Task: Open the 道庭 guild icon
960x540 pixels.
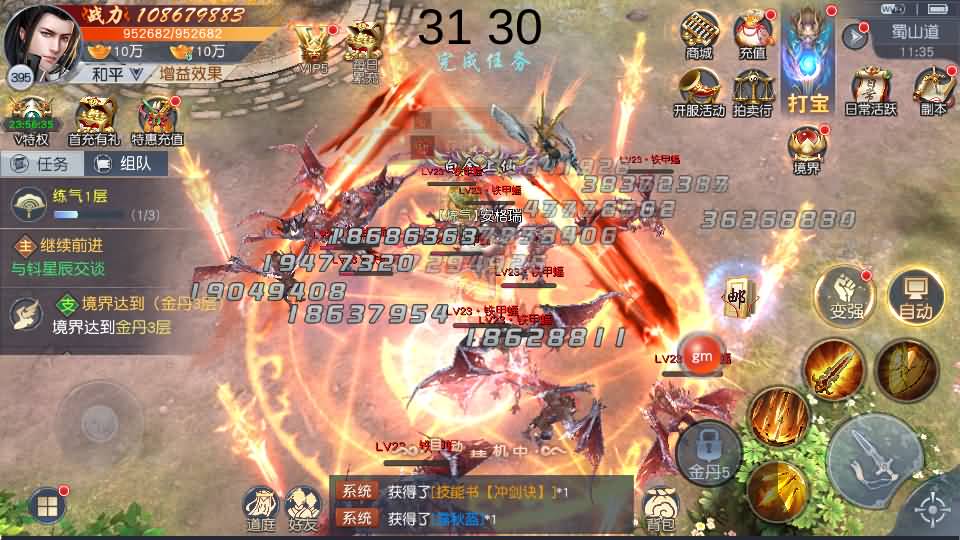Action: pyautogui.click(x=261, y=508)
